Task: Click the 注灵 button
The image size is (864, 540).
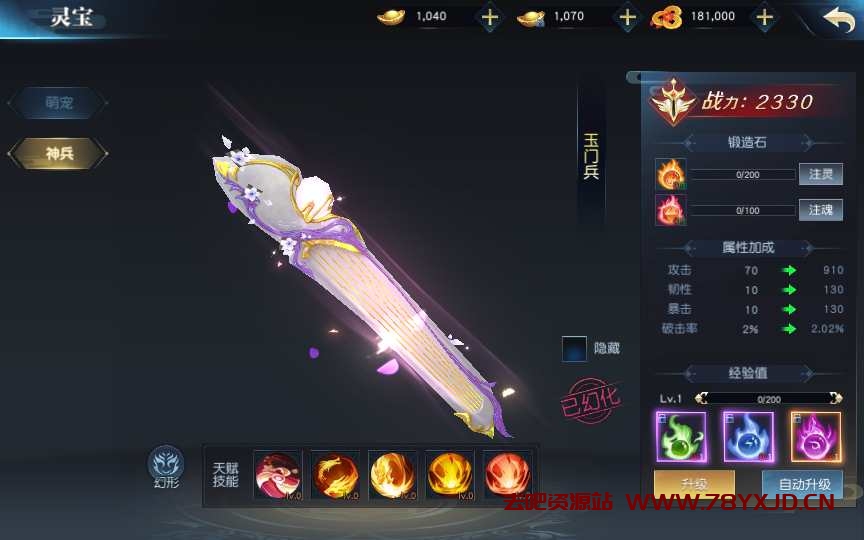Action: click(820, 175)
